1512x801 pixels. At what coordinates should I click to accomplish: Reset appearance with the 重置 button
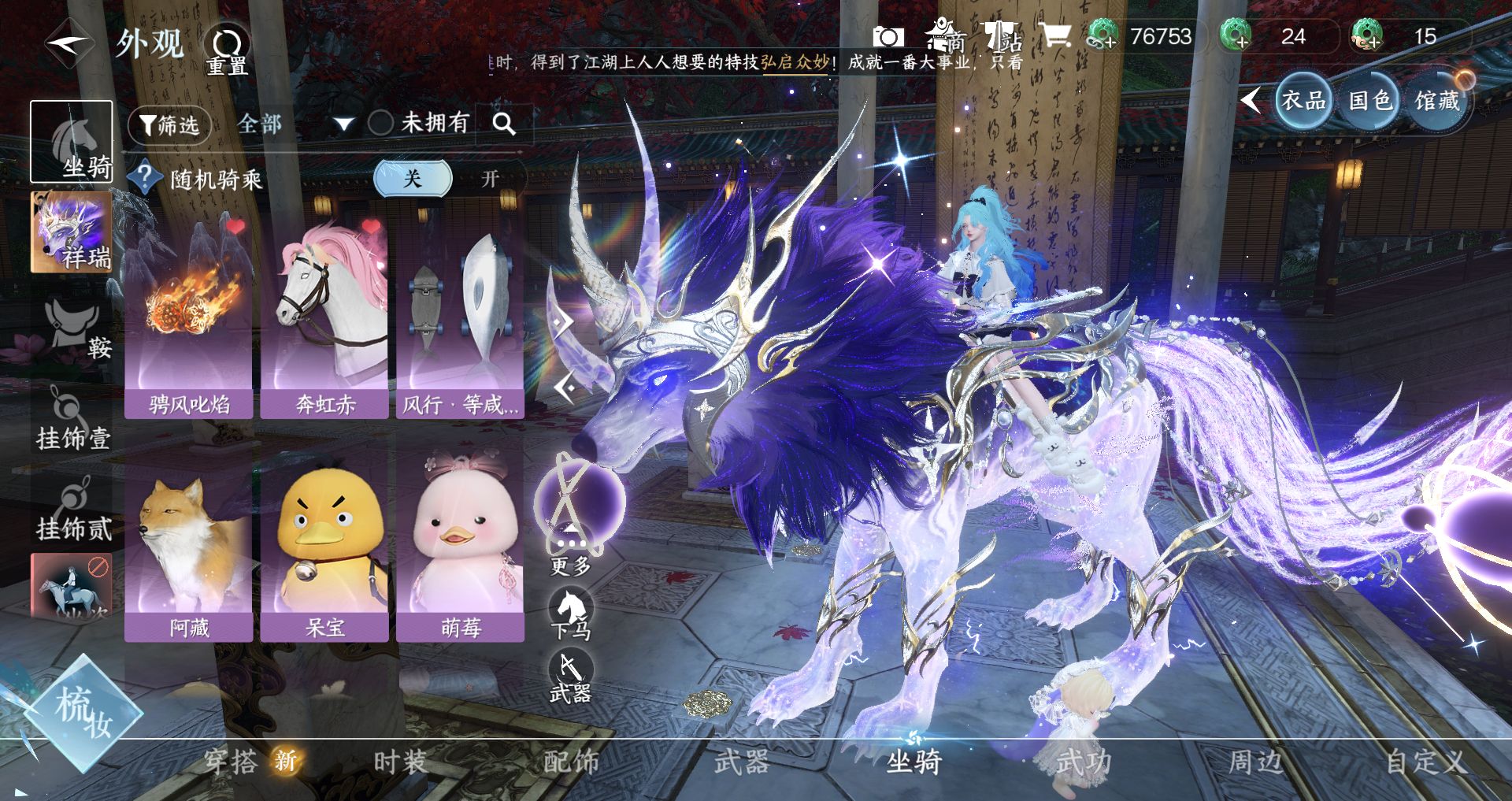(x=227, y=49)
